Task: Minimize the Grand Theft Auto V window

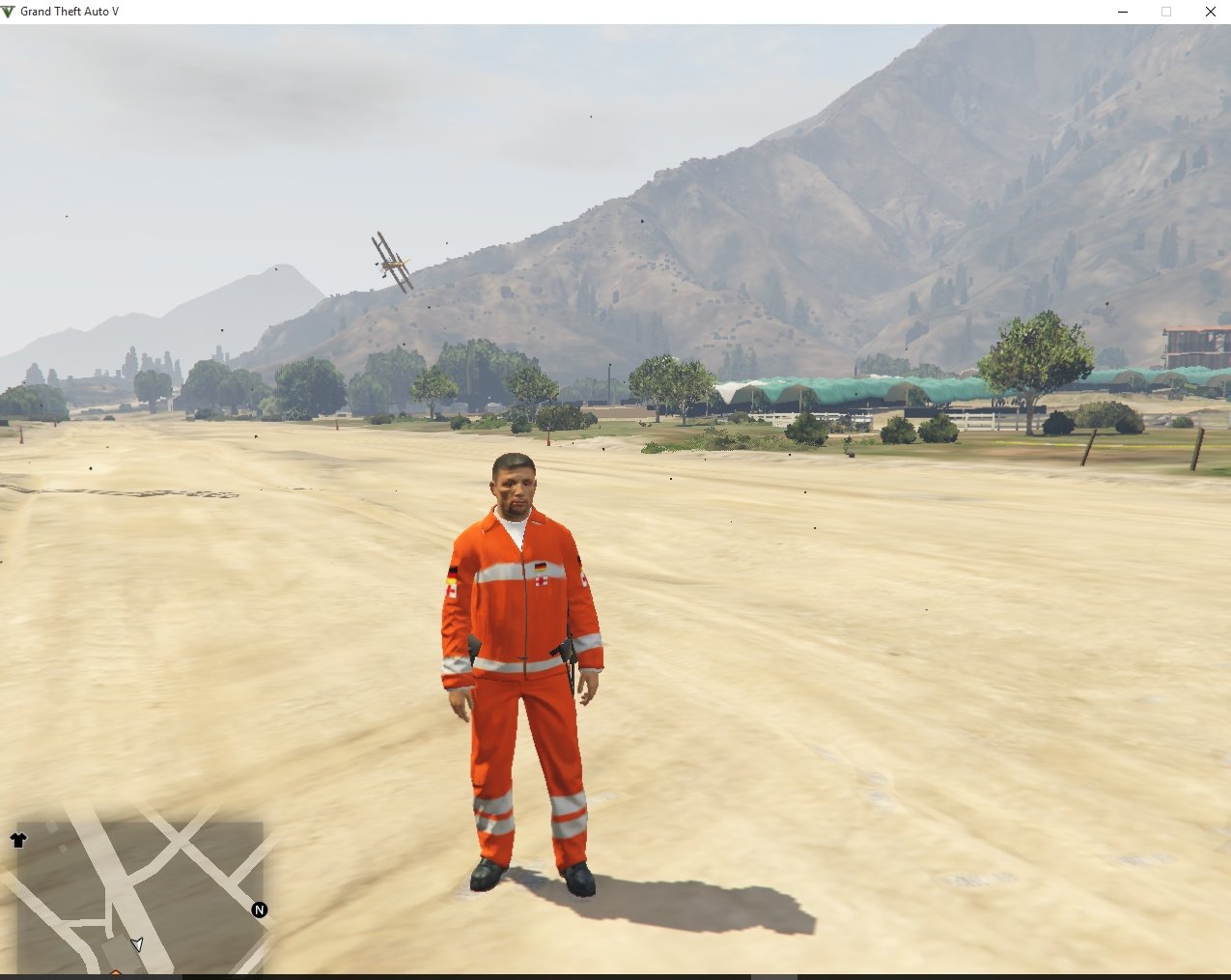Action: point(1123,12)
